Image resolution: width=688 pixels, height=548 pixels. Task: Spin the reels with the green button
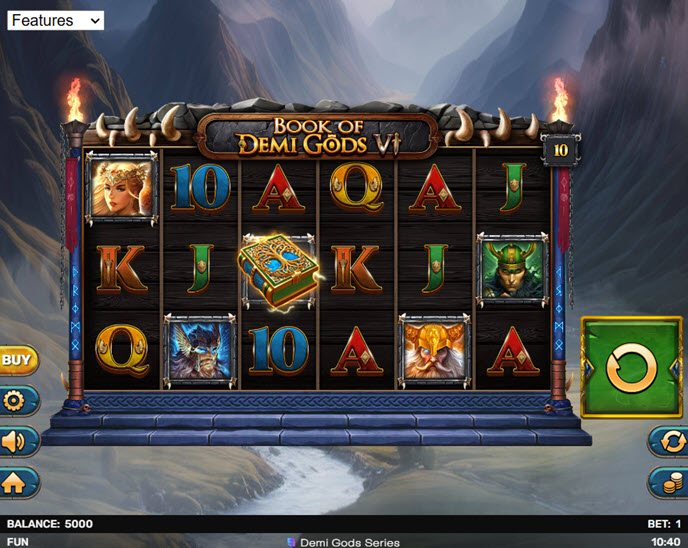[x=631, y=368]
